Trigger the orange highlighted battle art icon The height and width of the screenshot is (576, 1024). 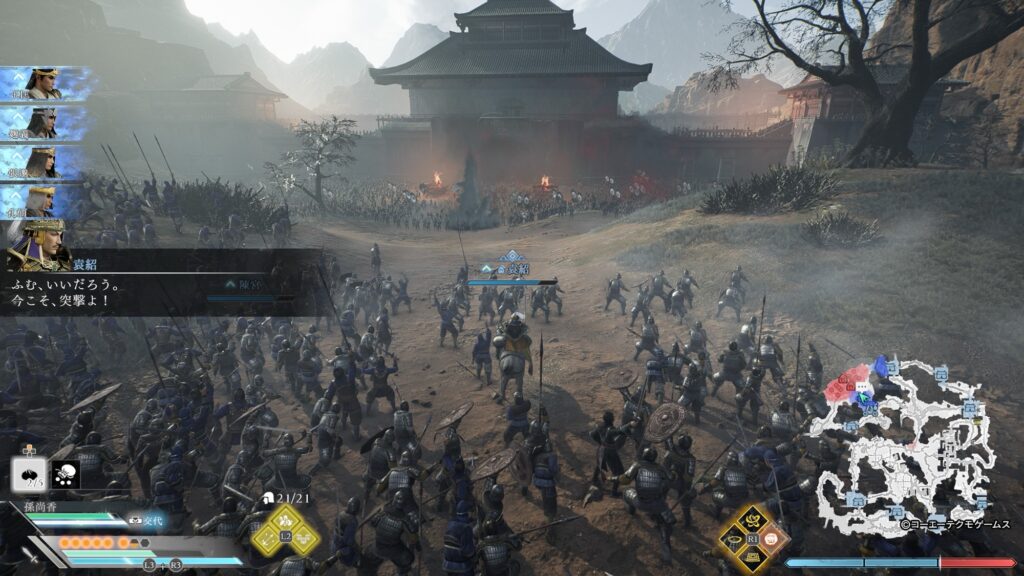pyautogui.click(x=772, y=538)
